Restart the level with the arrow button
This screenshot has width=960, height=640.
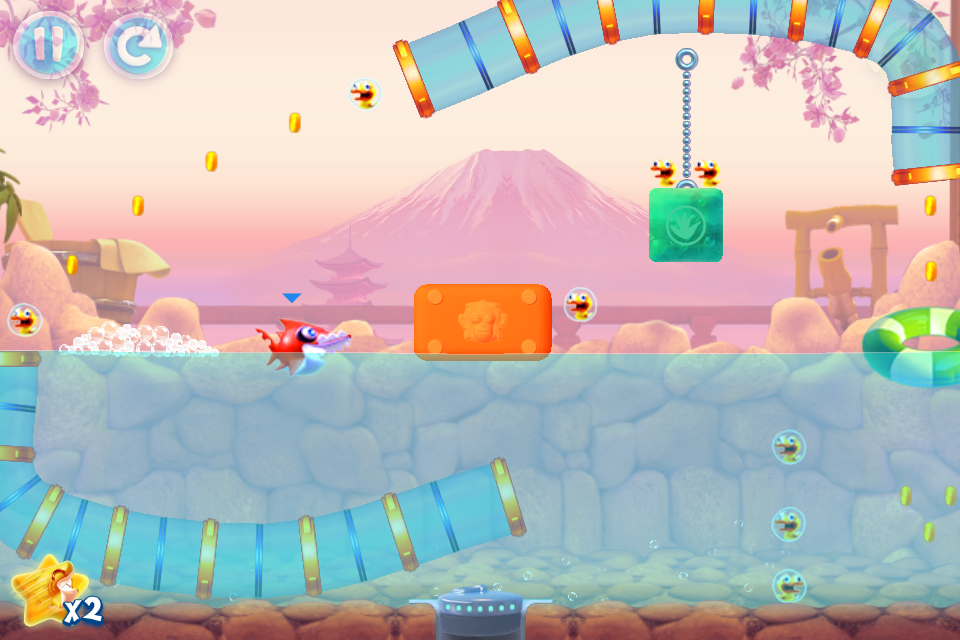[x=138, y=46]
